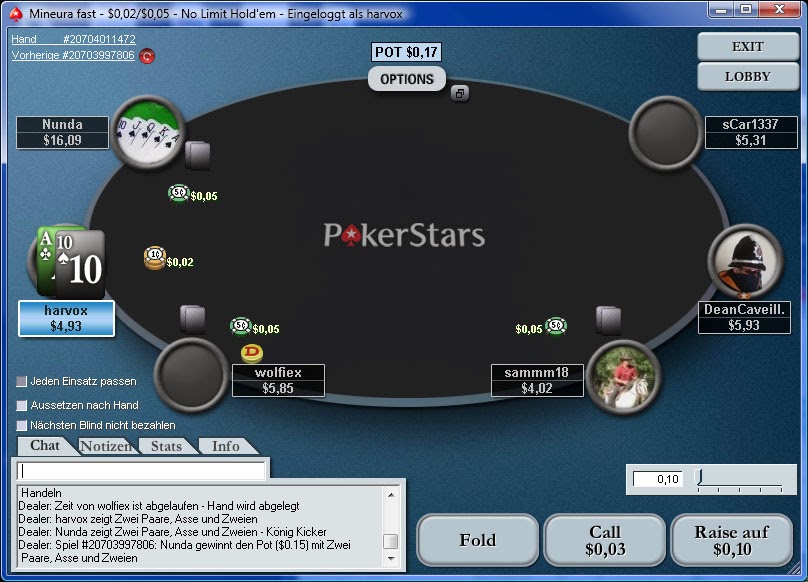Toggle 'Jeden Einsatz passen' checkbox
The height and width of the screenshot is (582, 808).
(x=22, y=381)
